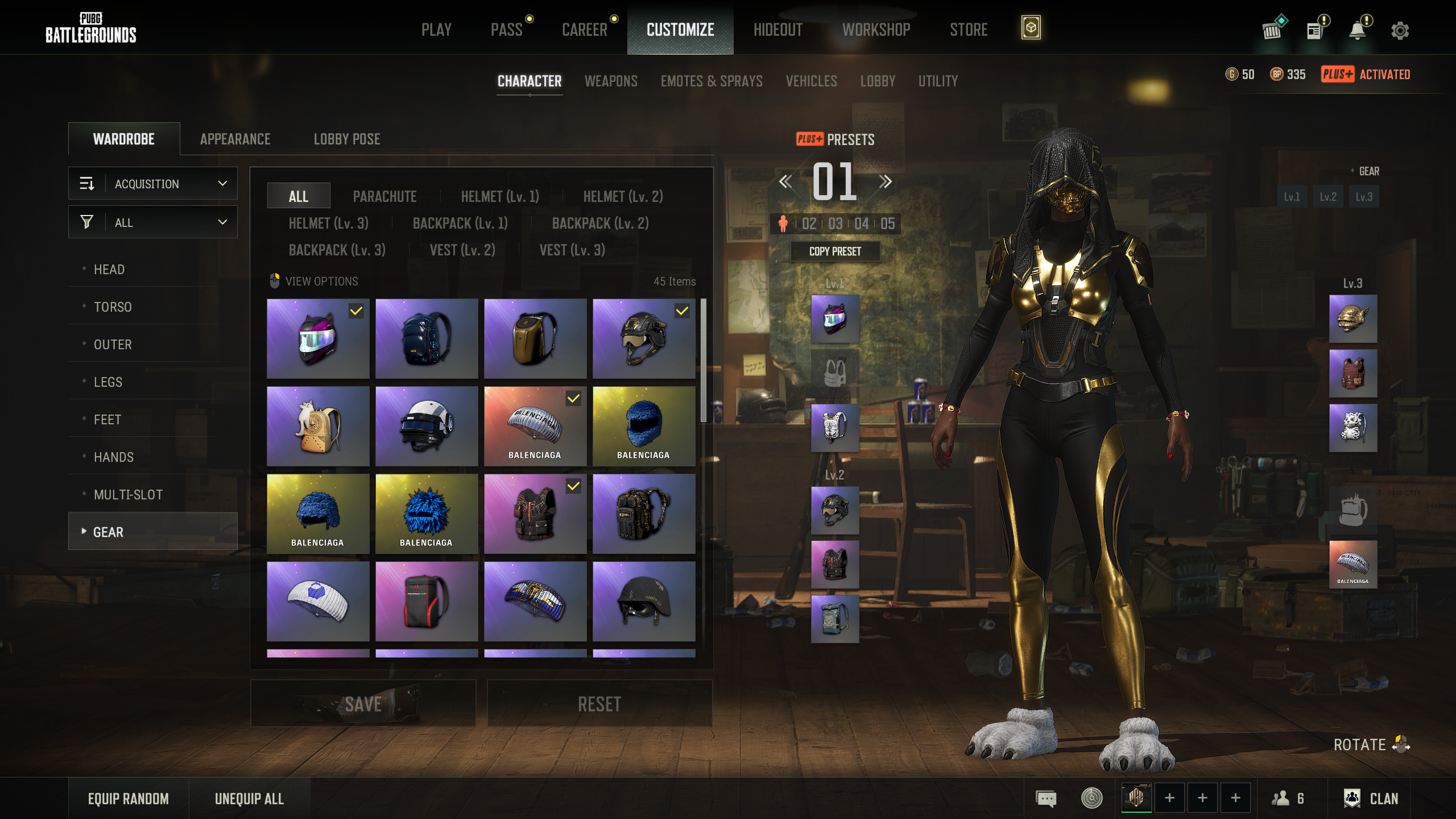The height and width of the screenshot is (819, 1456).
Task: Select the Lobby Pose tab
Action: pyautogui.click(x=347, y=139)
